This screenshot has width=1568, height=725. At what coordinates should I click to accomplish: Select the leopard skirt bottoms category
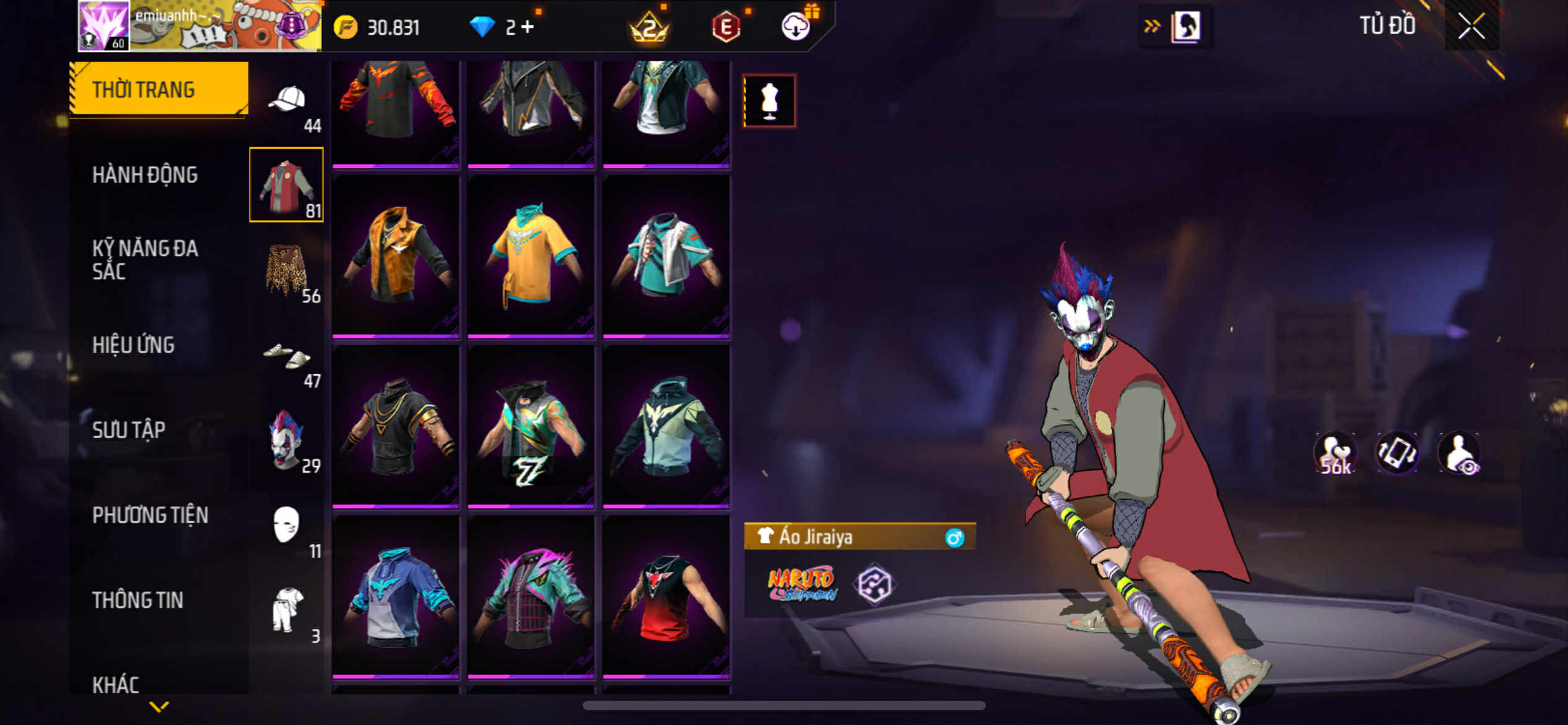286,271
